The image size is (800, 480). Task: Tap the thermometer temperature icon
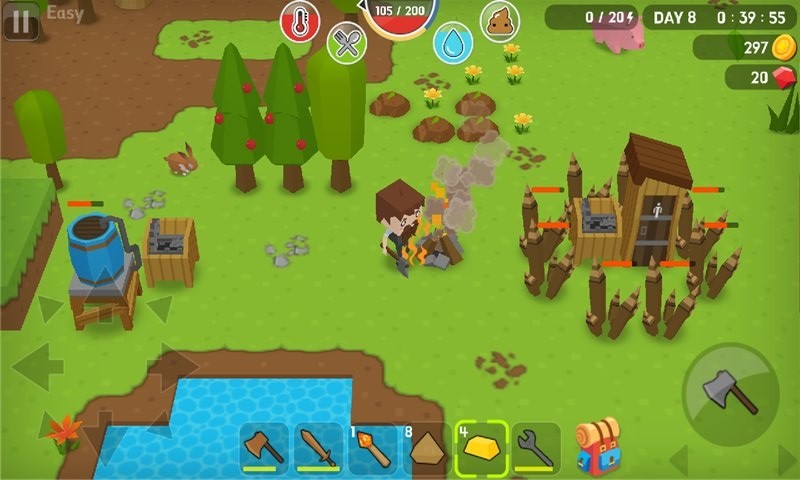point(300,21)
